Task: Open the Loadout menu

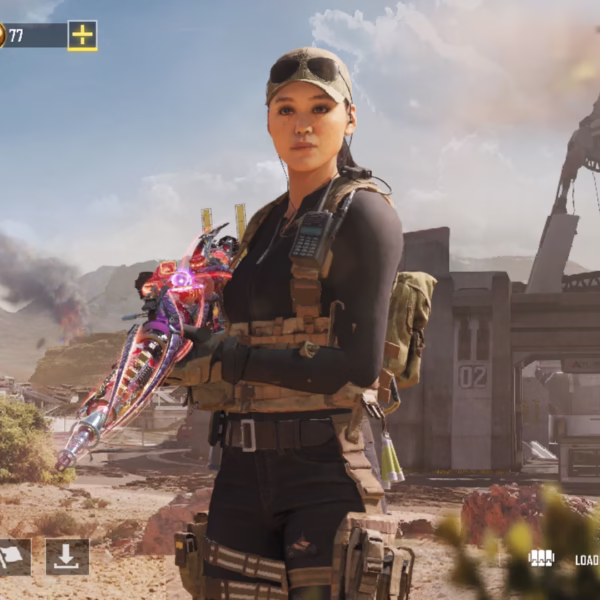Action: click(565, 559)
